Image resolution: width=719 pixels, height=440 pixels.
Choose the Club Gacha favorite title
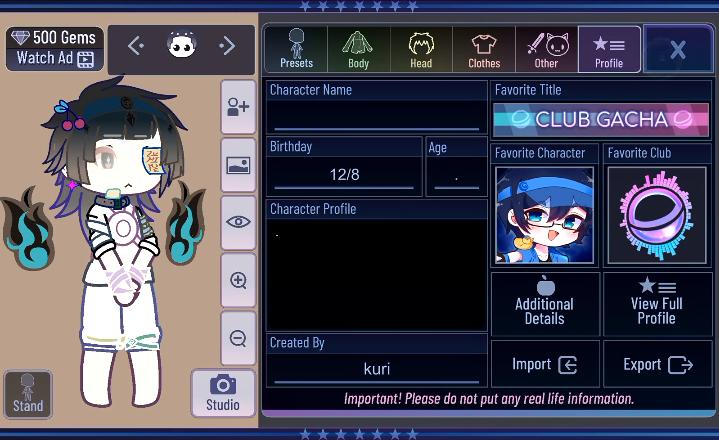tap(601, 119)
